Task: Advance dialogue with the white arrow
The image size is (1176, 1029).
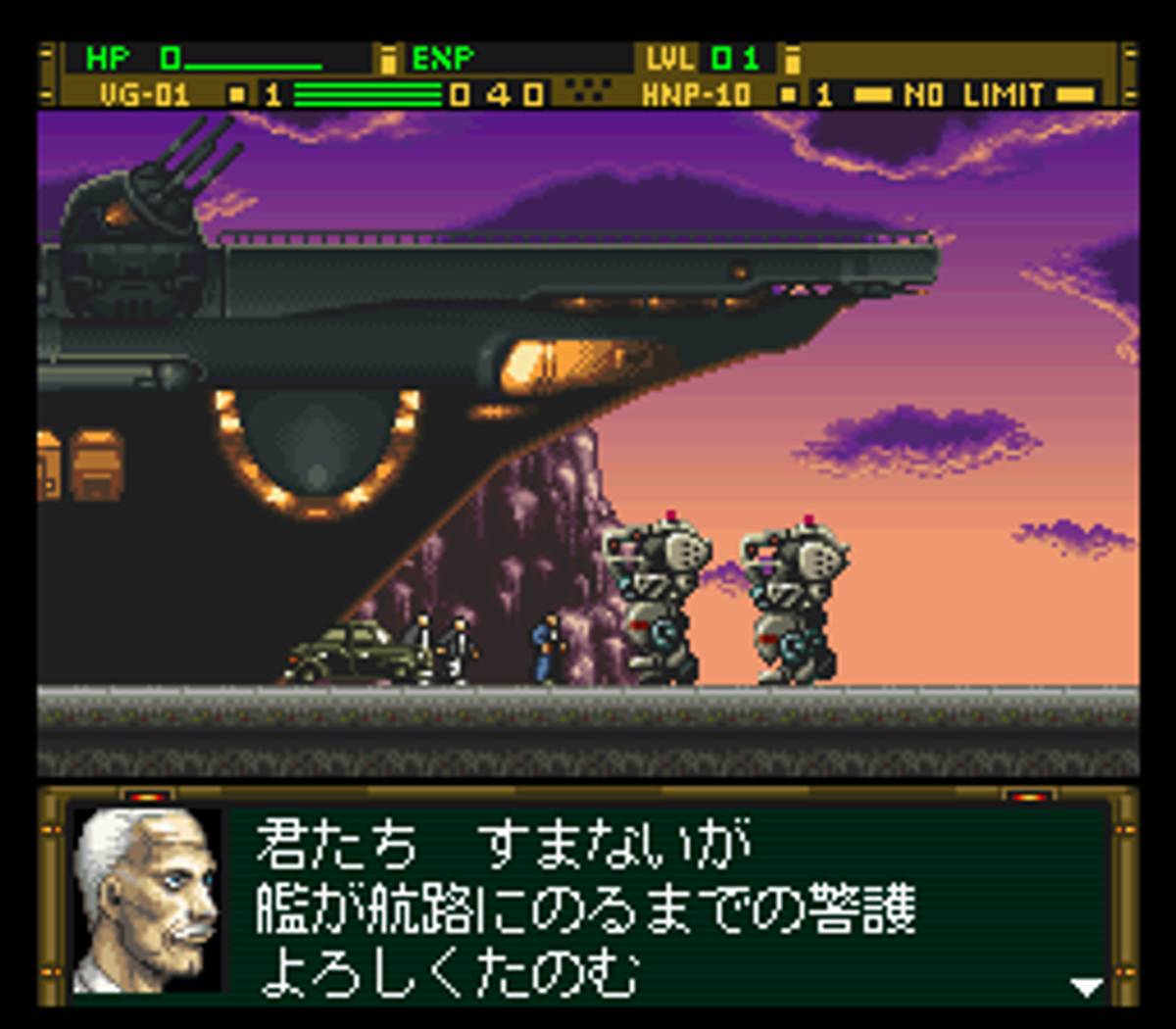Action: [1085, 986]
